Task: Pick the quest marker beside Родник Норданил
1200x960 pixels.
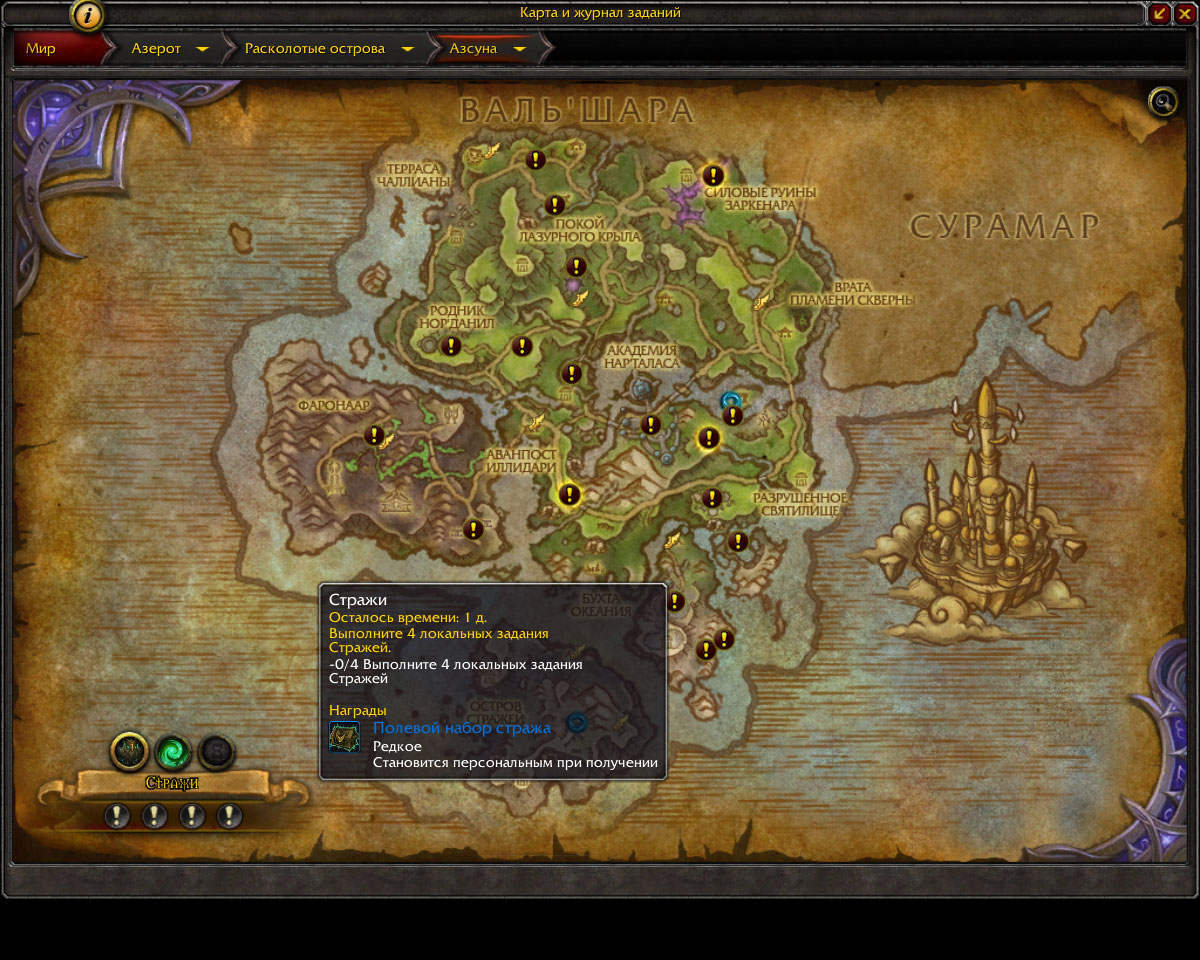Action: click(450, 346)
